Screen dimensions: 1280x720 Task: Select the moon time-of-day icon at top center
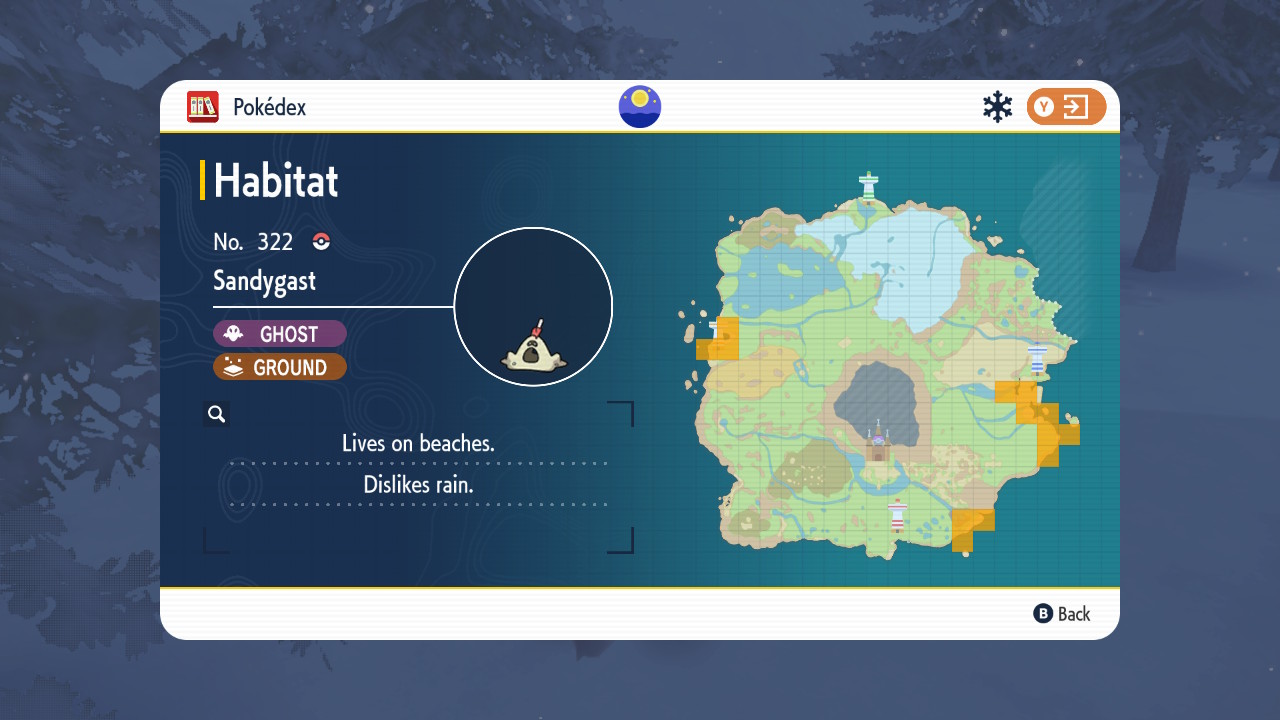coord(639,106)
